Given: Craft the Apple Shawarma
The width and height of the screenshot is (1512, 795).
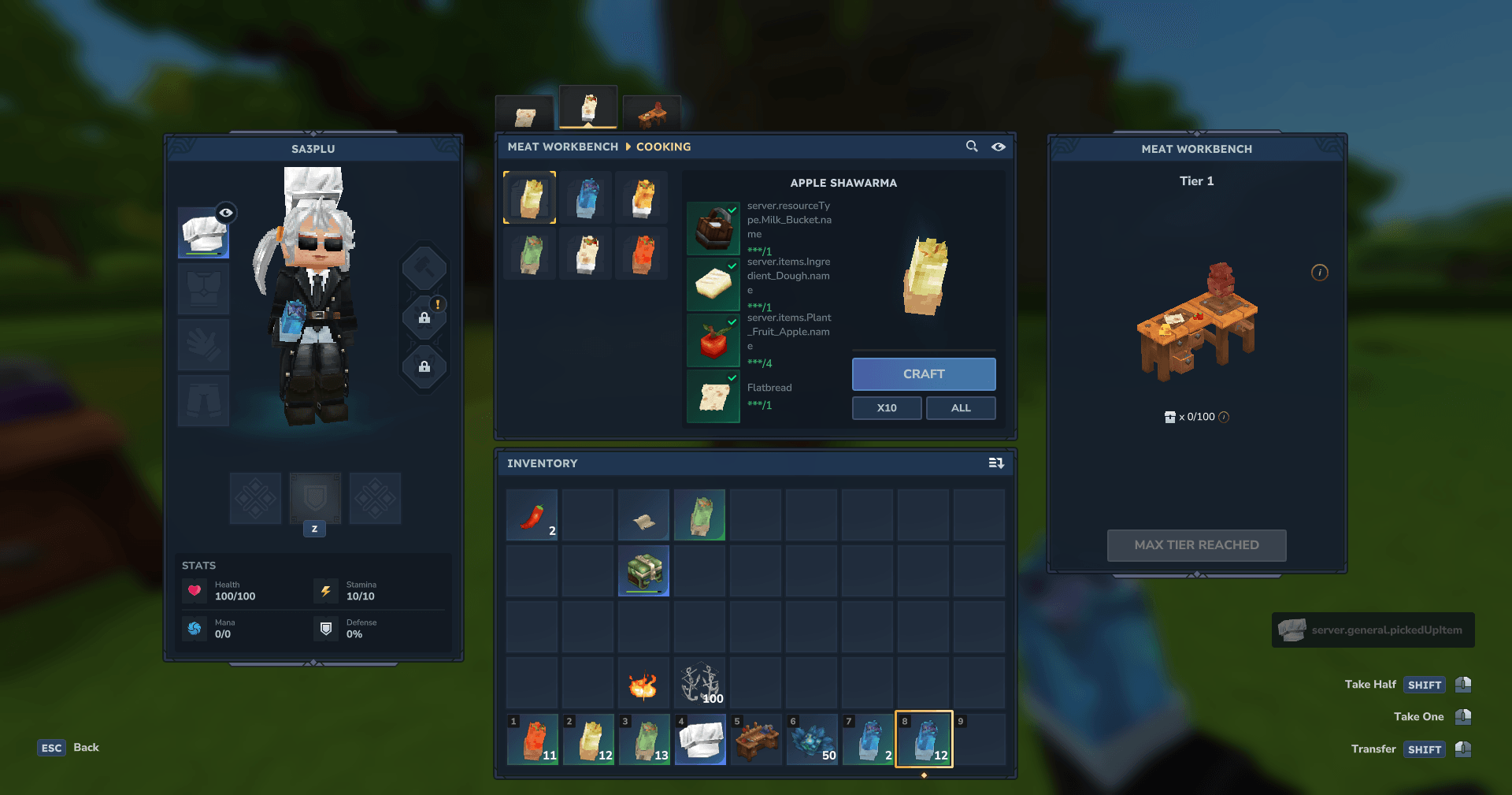Looking at the screenshot, I should coord(923,374).
